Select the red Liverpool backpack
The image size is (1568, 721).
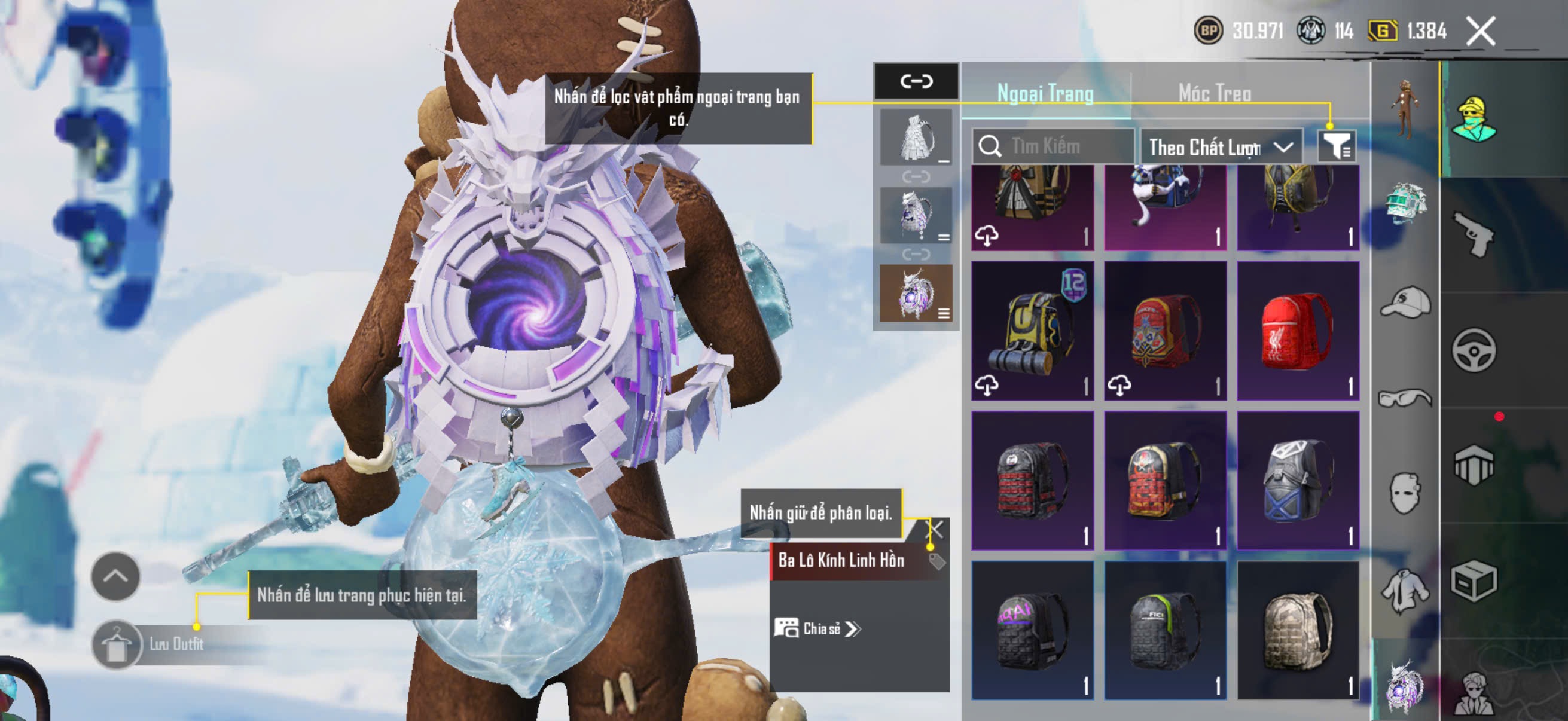(1298, 332)
